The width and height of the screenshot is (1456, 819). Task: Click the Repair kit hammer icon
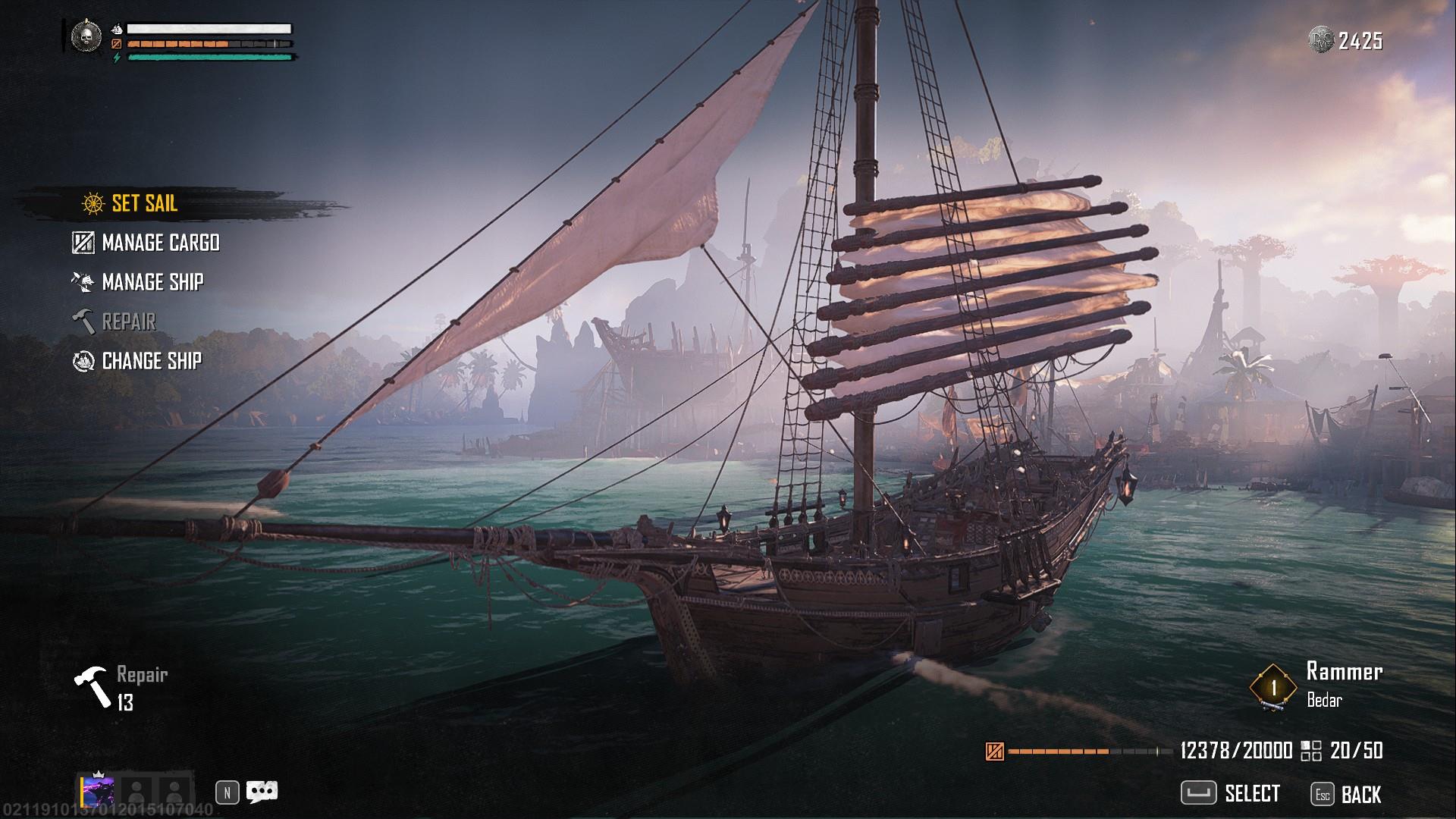tap(93, 686)
